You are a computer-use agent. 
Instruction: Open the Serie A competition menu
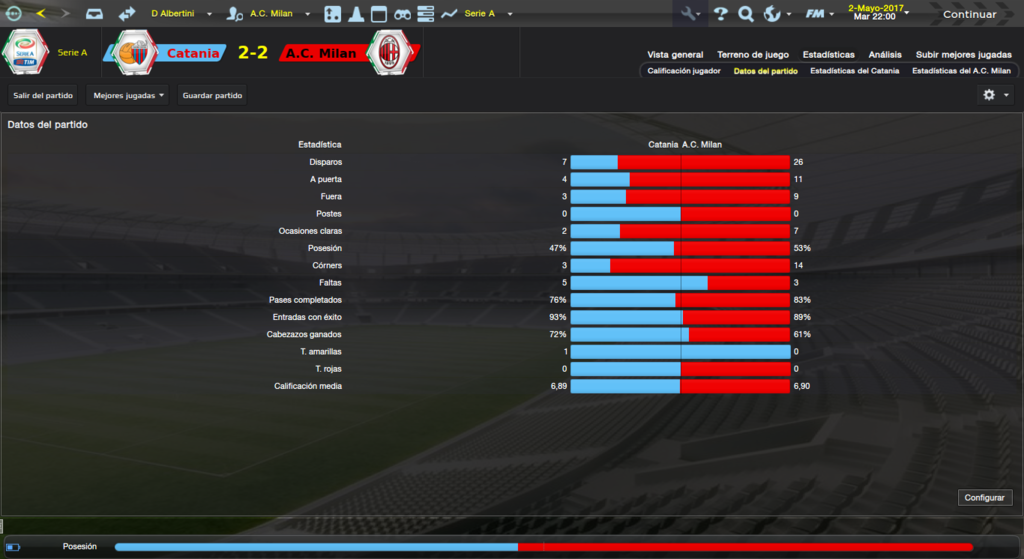486,14
